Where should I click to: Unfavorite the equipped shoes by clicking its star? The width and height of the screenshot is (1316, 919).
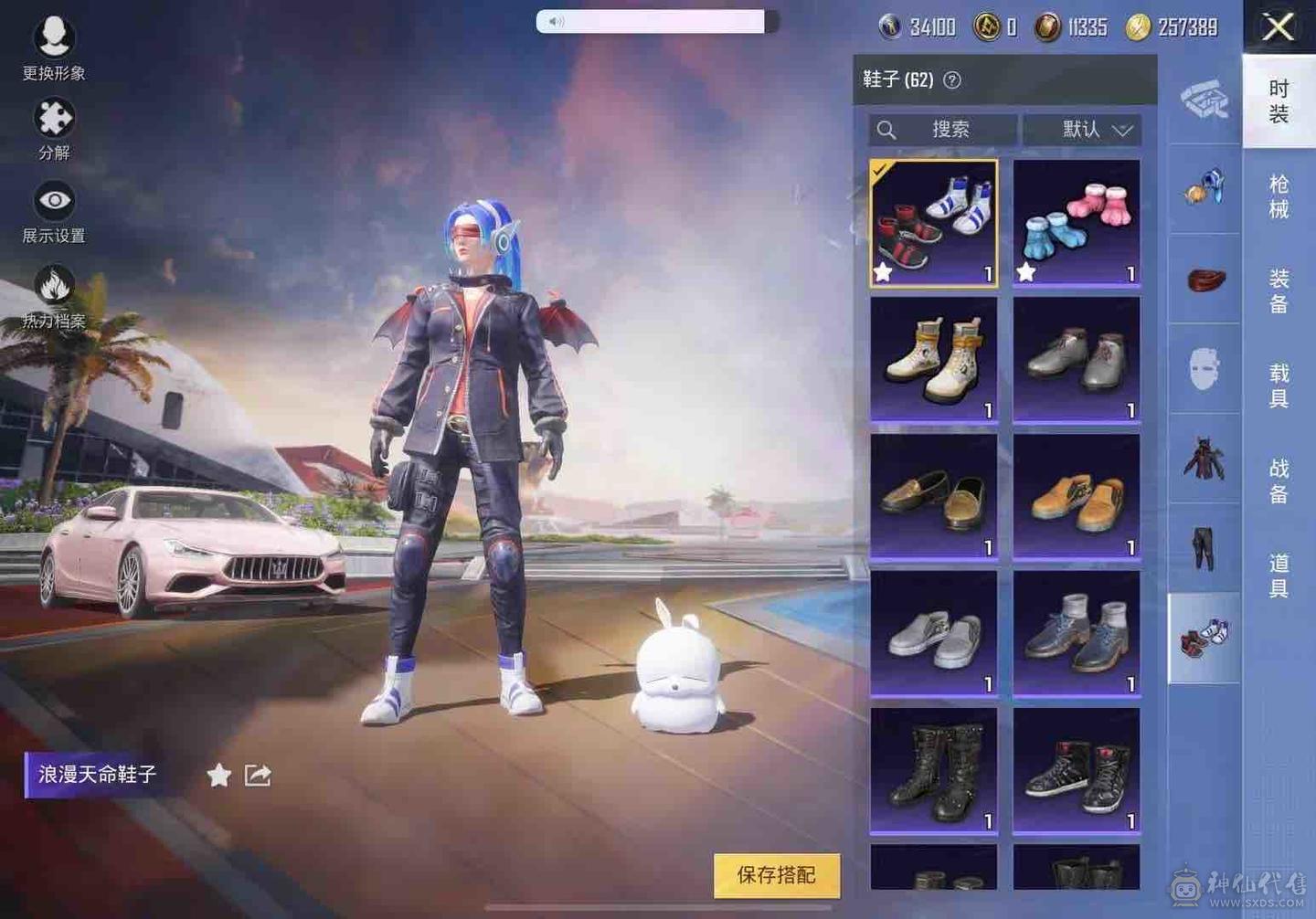pos(883,270)
